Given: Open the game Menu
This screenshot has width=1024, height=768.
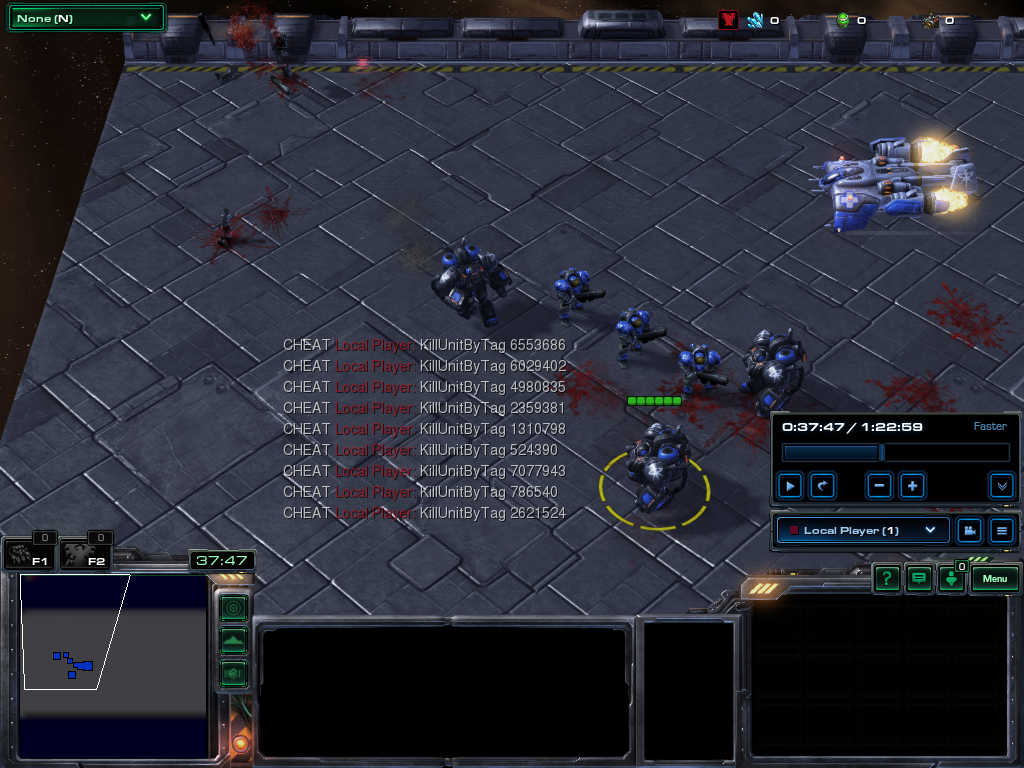Looking at the screenshot, I should click(994, 579).
